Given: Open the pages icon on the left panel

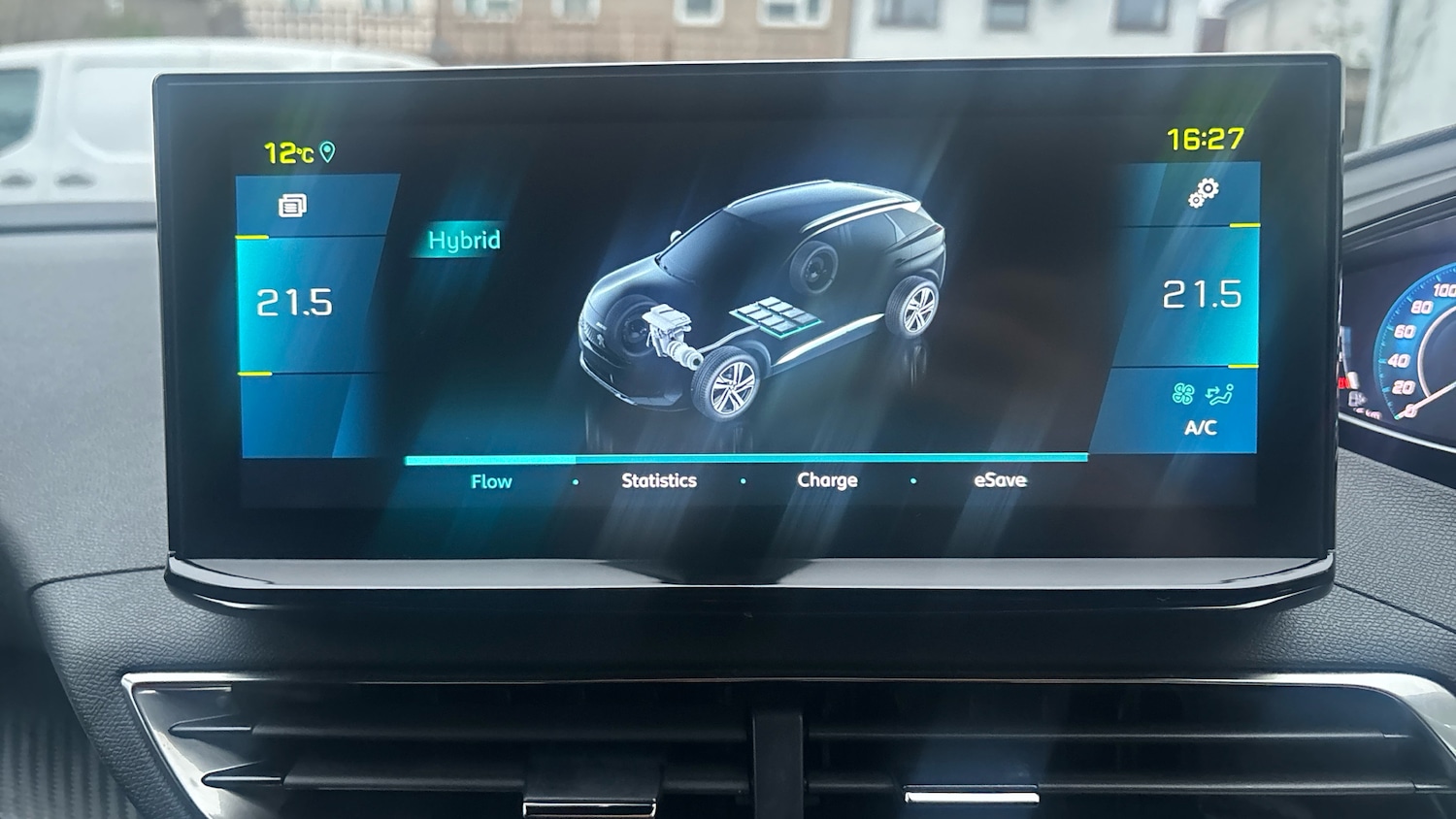Looking at the screenshot, I should pyautogui.click(x=296, y=205).
